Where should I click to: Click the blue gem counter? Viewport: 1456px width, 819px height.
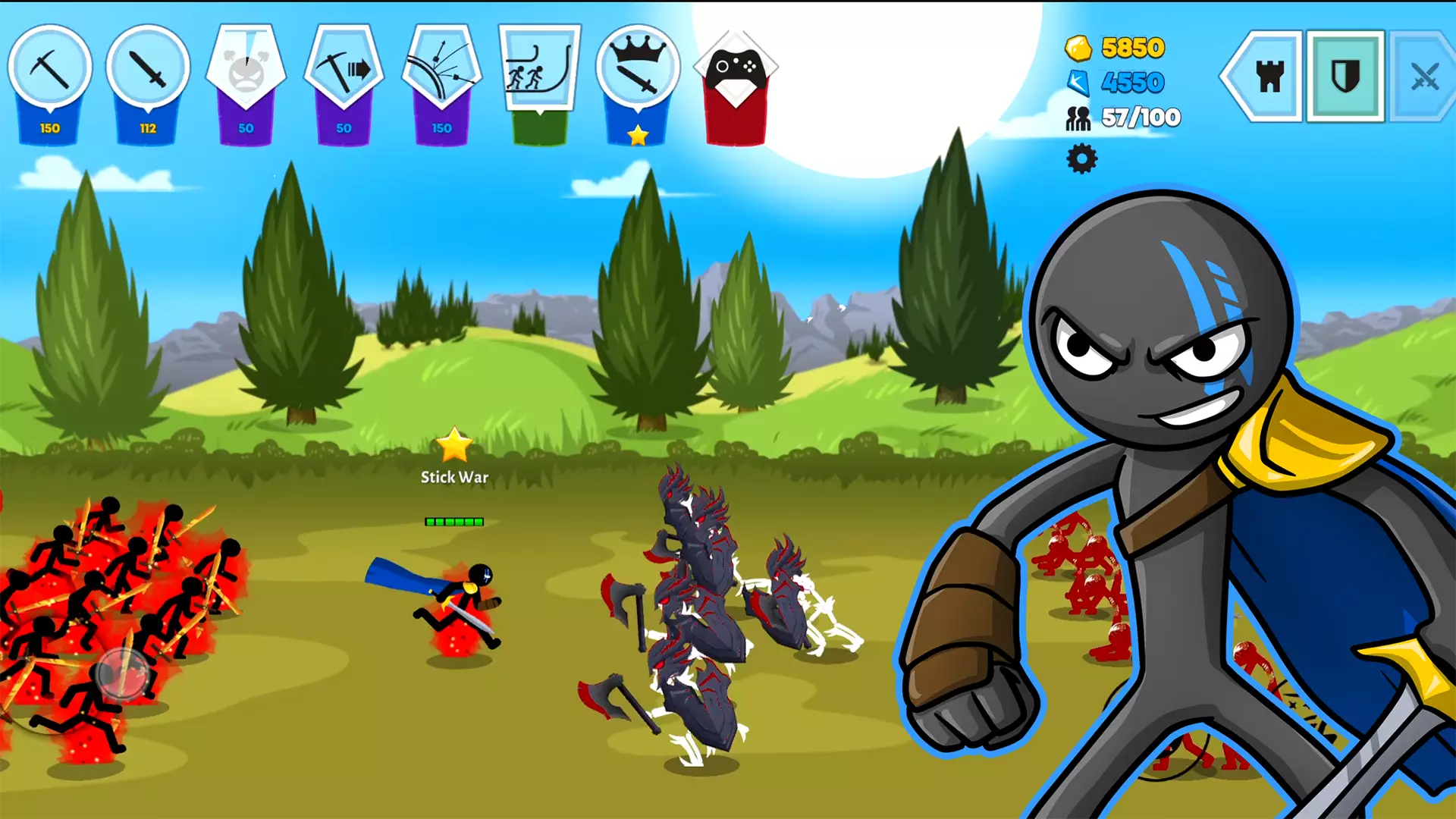pyautogui.click(x=1113, y=83)
